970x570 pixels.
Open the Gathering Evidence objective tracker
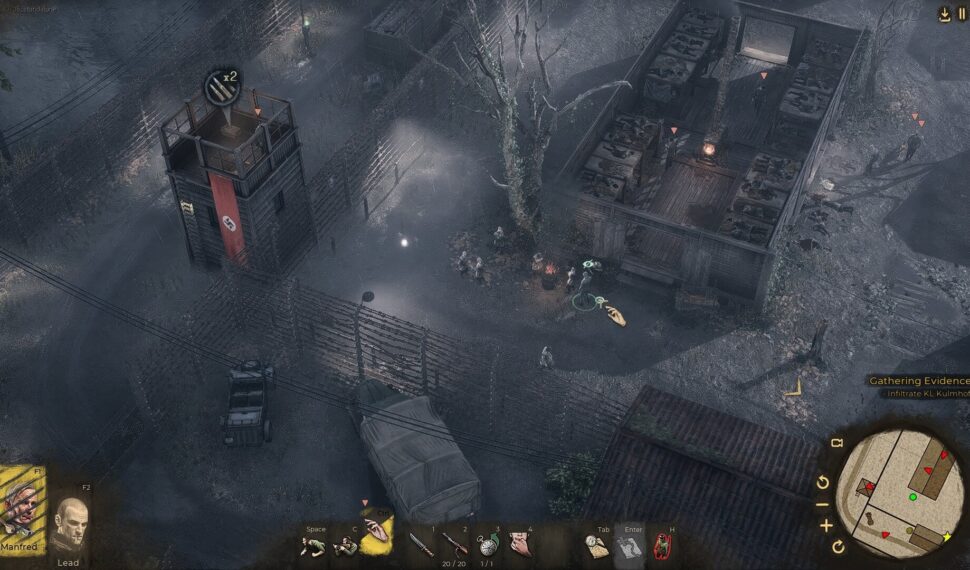(x=918, y=381)
